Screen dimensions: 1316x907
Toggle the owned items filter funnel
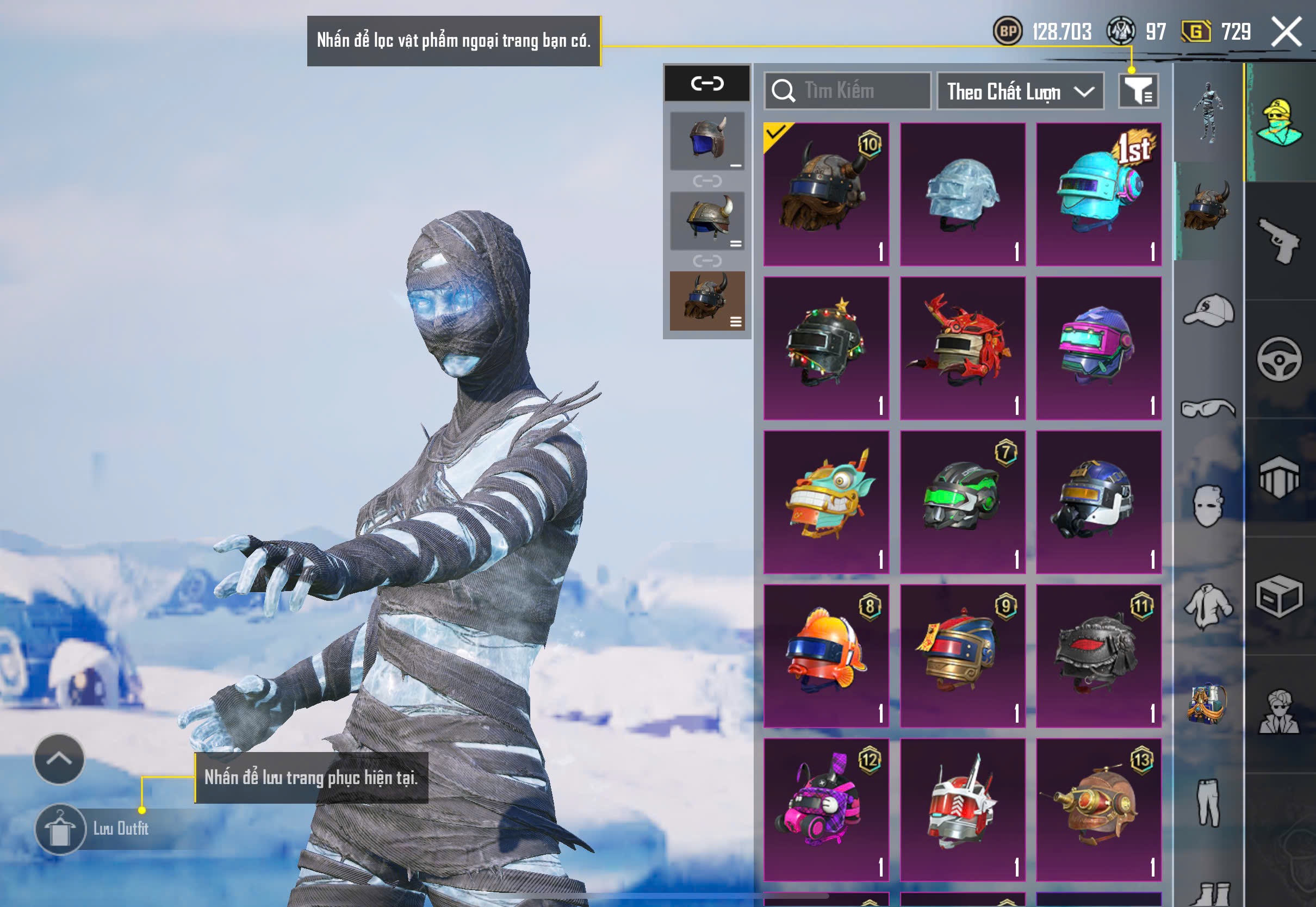1138,91
